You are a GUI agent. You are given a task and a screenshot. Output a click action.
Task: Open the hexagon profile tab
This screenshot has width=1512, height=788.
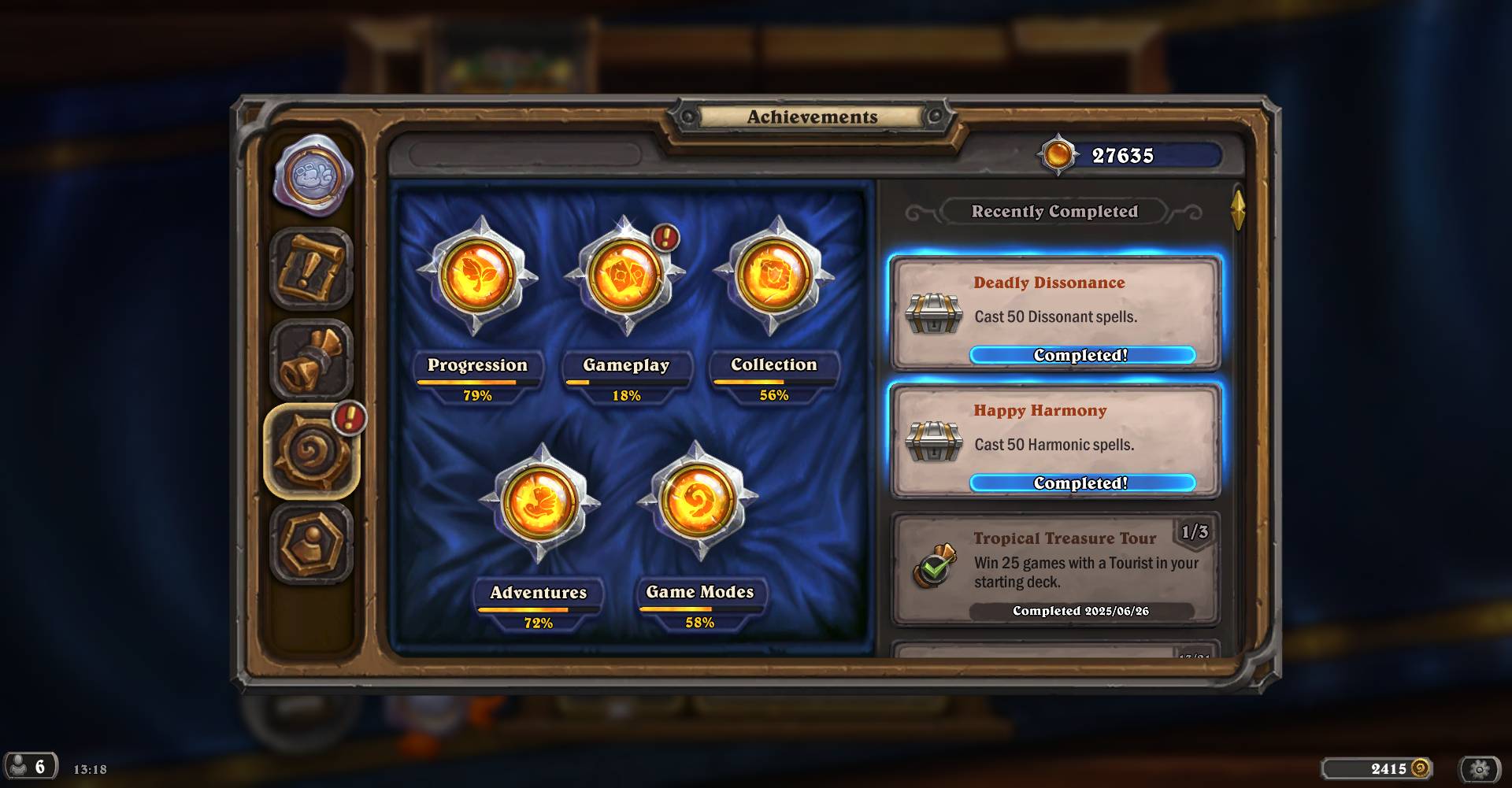click(x=312, y=543)
